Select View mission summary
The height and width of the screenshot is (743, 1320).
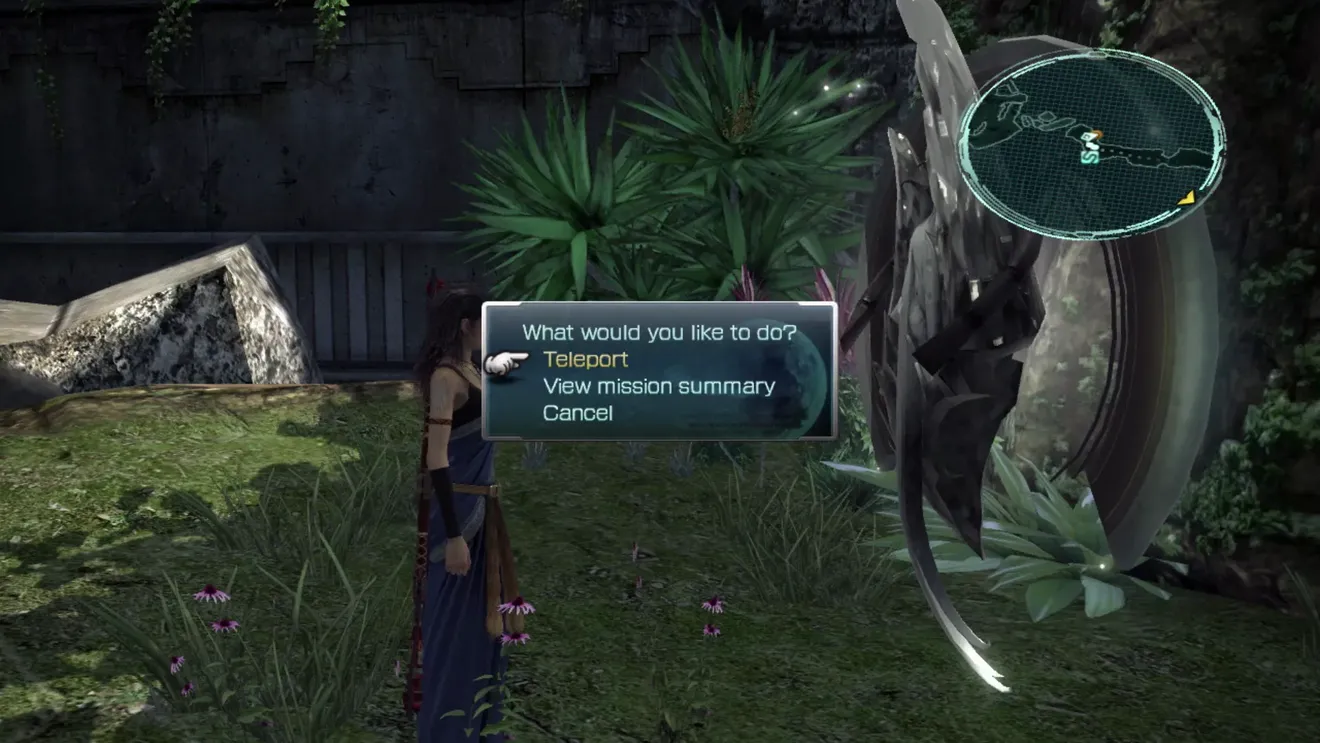[658, 386]
